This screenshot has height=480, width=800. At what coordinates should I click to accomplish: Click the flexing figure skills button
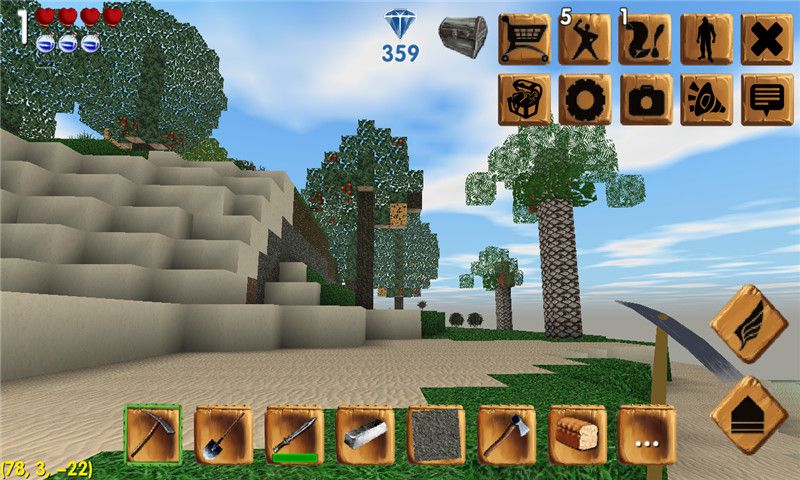coord(585,39)
